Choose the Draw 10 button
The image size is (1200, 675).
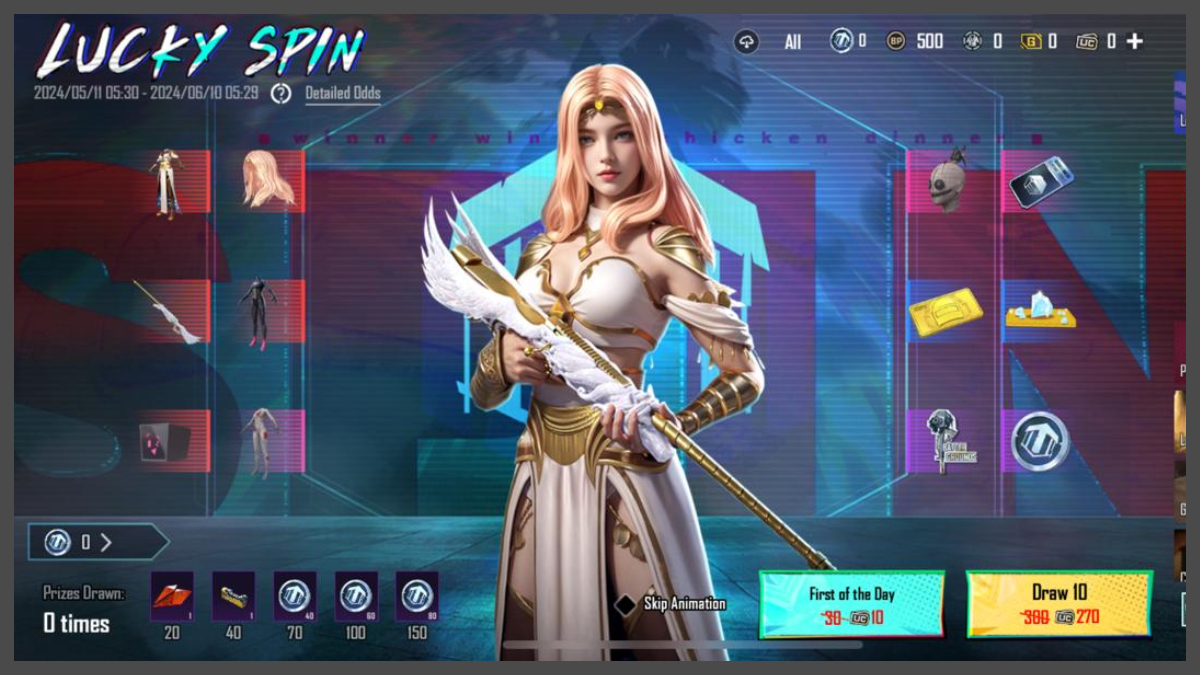click(1059, 604)
